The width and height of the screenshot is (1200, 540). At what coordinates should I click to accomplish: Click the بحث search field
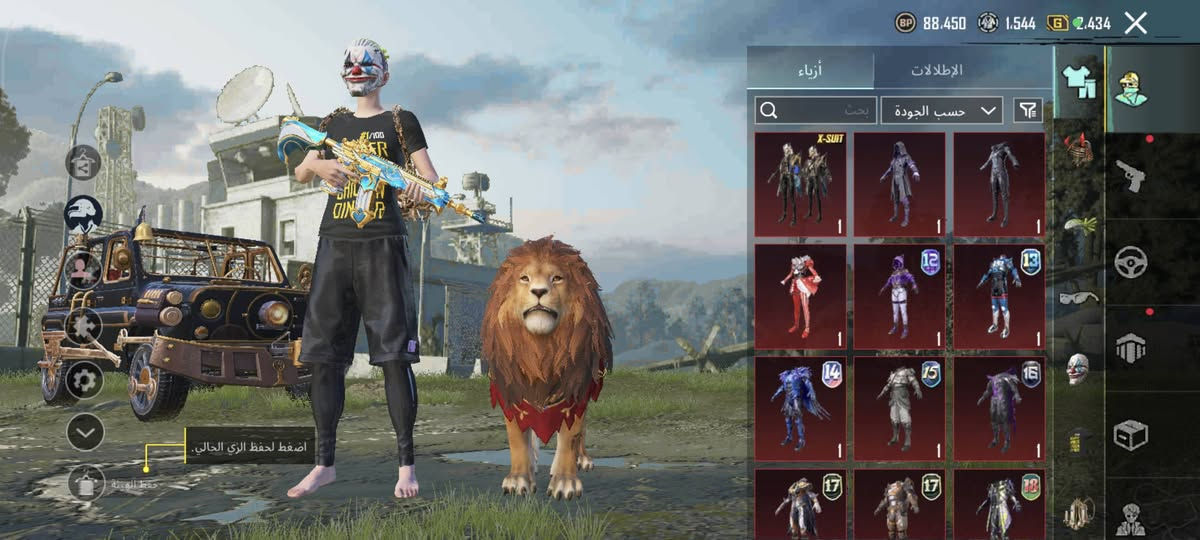click(816, 110)
